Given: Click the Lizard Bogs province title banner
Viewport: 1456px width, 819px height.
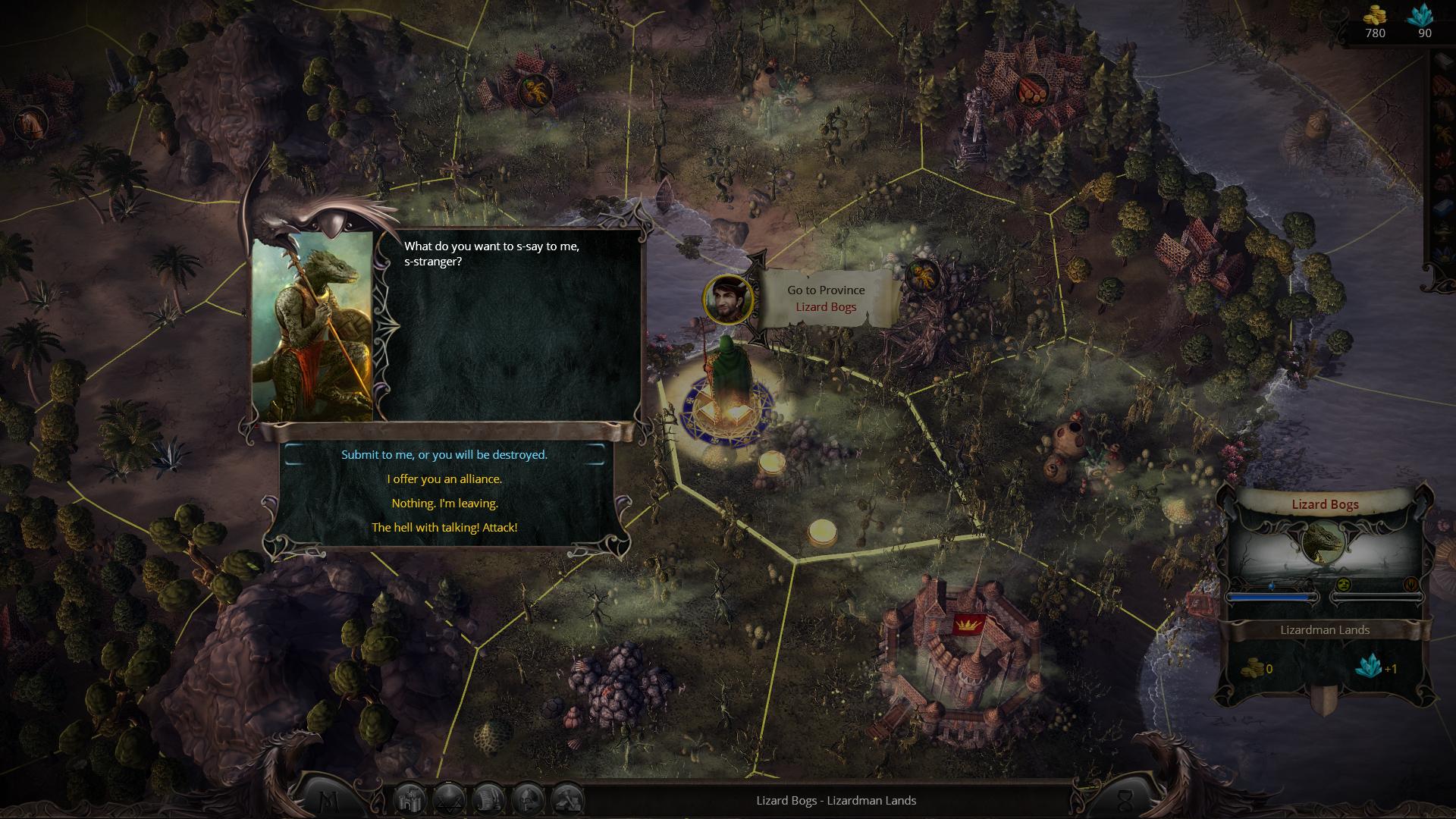Looking at the screenshot, I should pos(1325,505).
